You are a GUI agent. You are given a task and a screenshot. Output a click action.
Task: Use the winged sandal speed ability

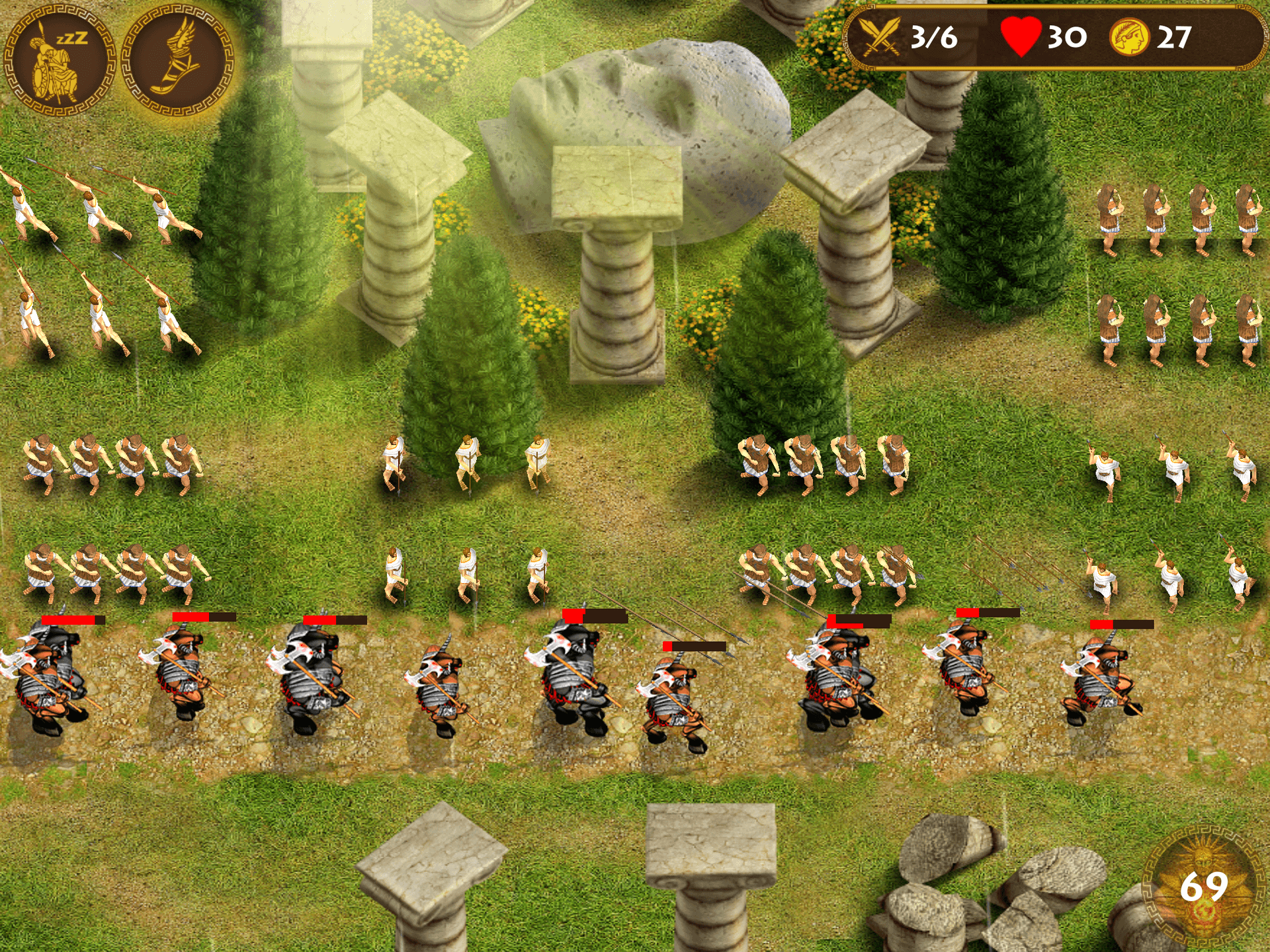[179, 61]
